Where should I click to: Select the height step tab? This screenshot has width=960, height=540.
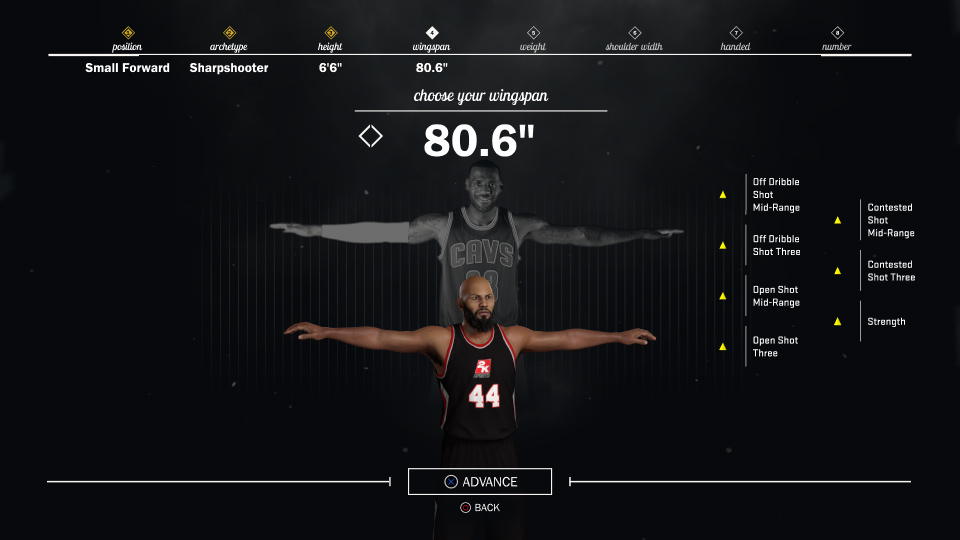click(x=330, y=40)
